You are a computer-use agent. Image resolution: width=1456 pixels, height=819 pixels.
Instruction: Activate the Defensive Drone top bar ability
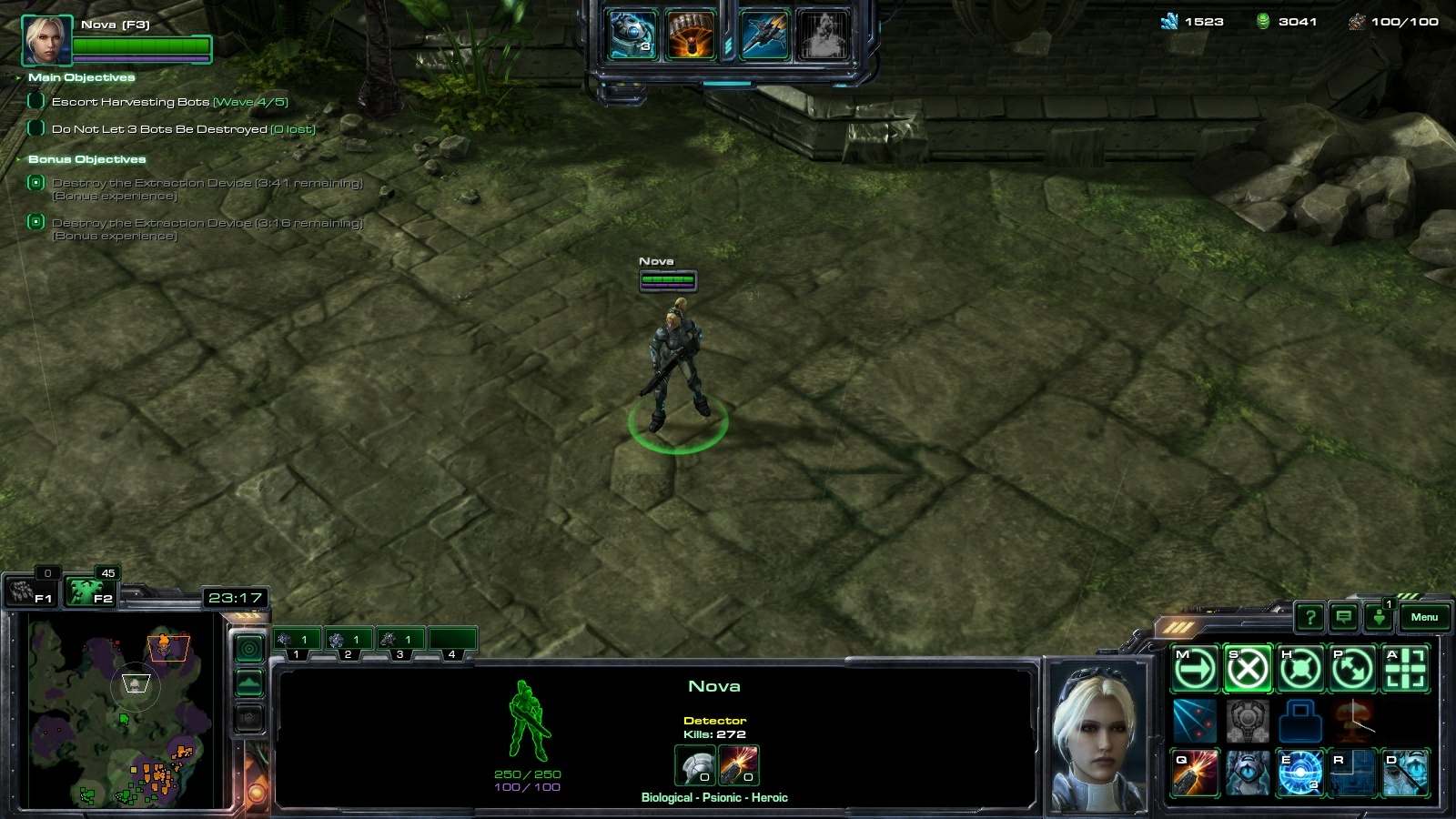click(632, 35)
